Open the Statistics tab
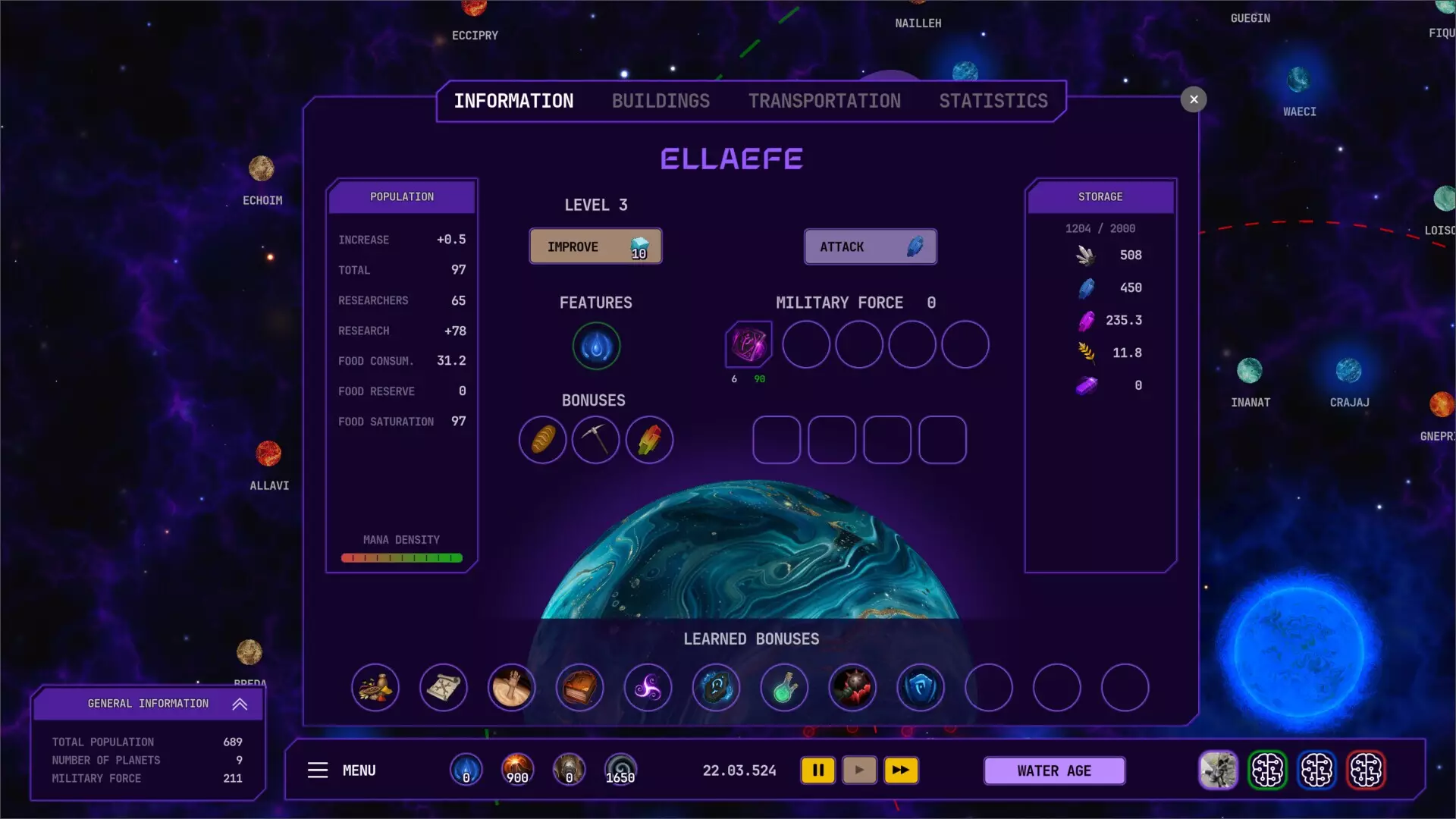The width and height of the screenshot is (1456, 819). pyautogui.click(x=993, y=100)
